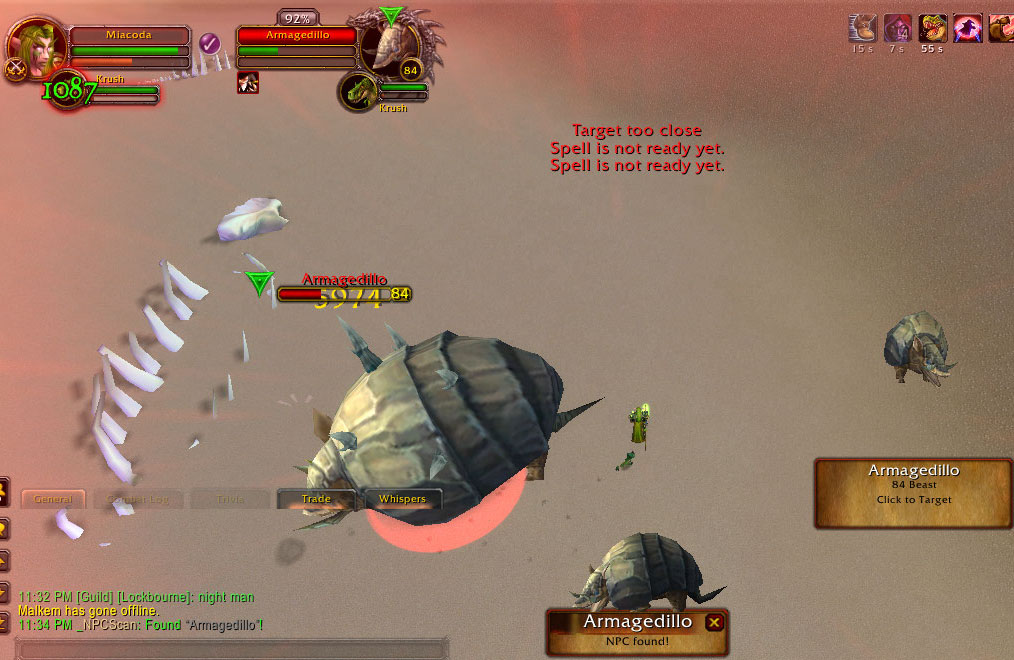Click the purple silhouette aura buff icon
The height and width of the screenshot is (660, 1014).
coord(967,27)
